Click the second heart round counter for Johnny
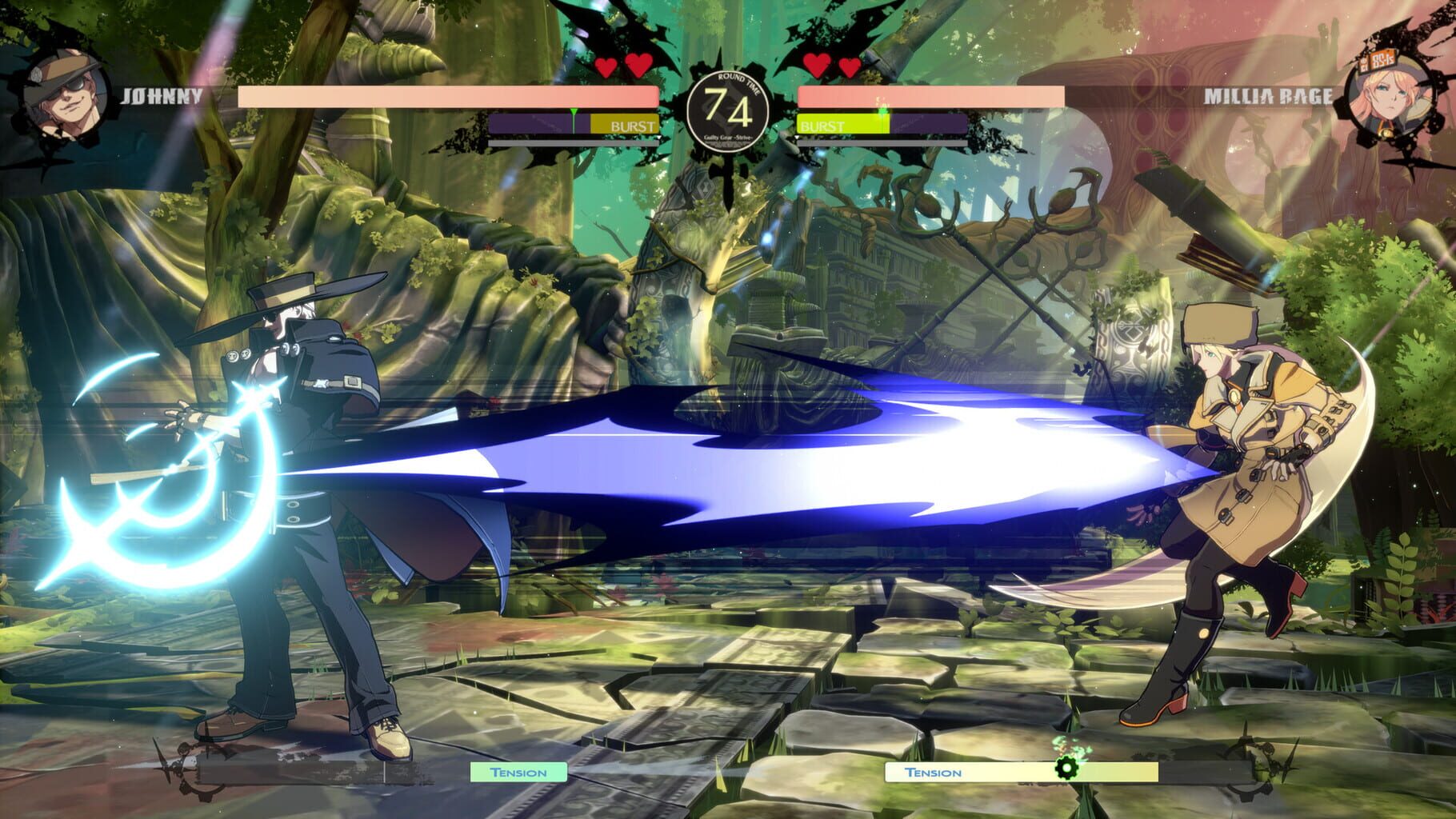1456x819 pixels. pos(639,66)
